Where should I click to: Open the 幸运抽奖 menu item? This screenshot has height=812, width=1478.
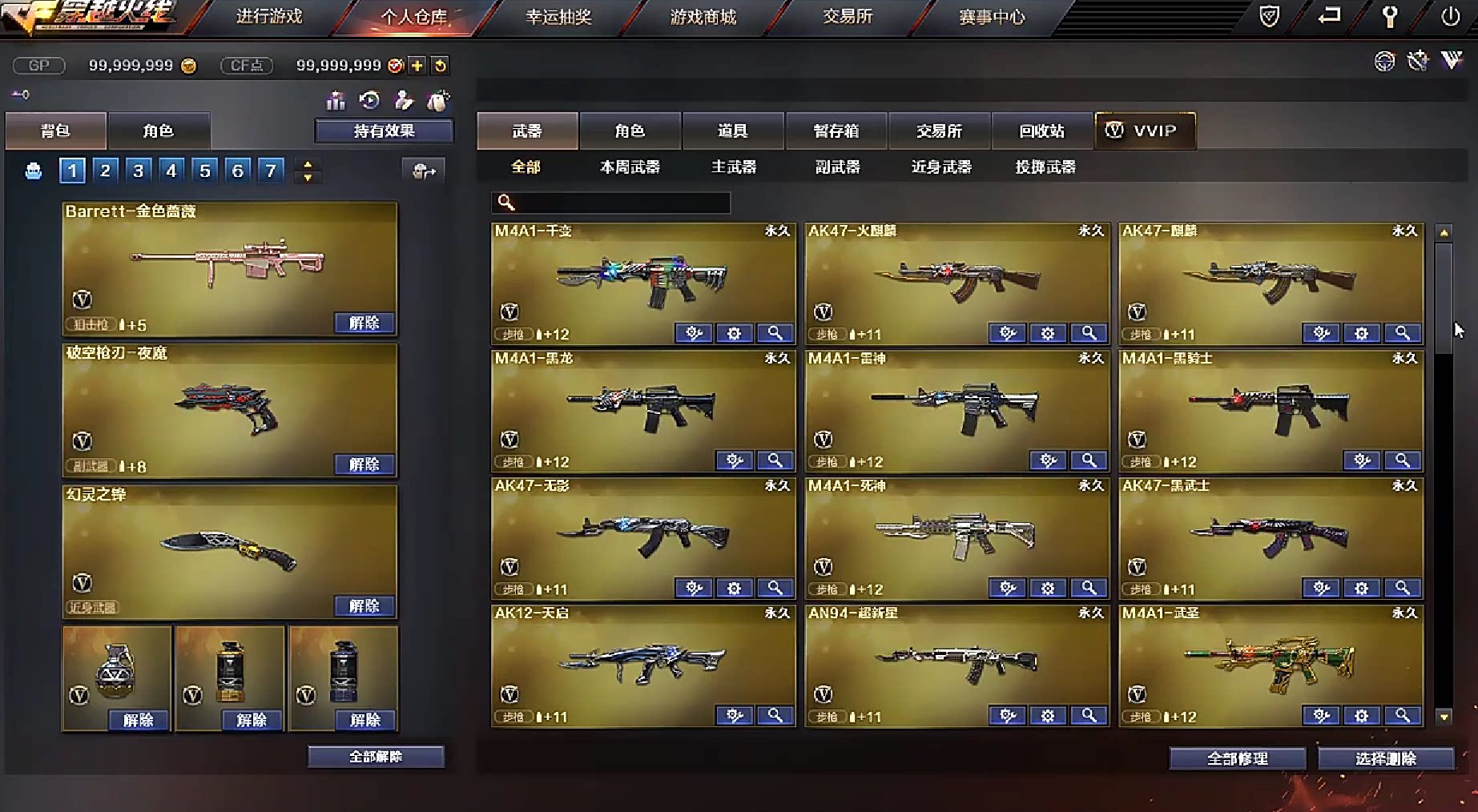[559, 17]
